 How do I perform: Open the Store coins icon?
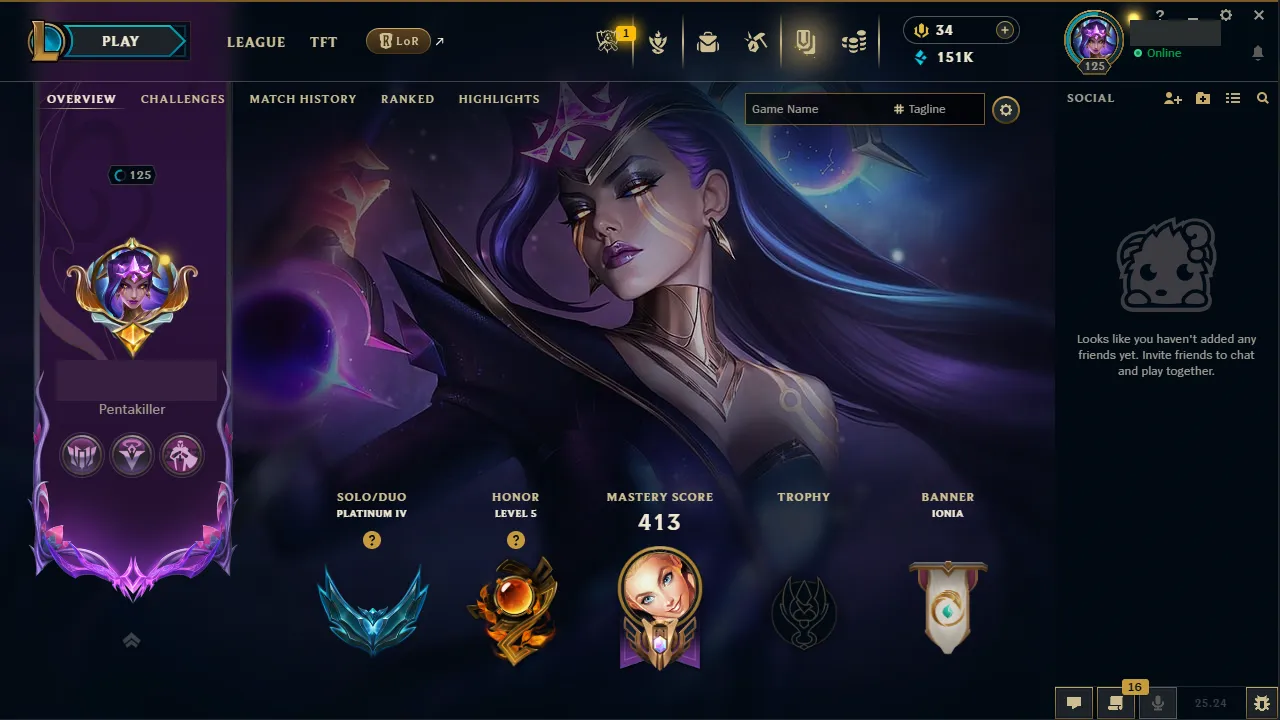point(853,42)
